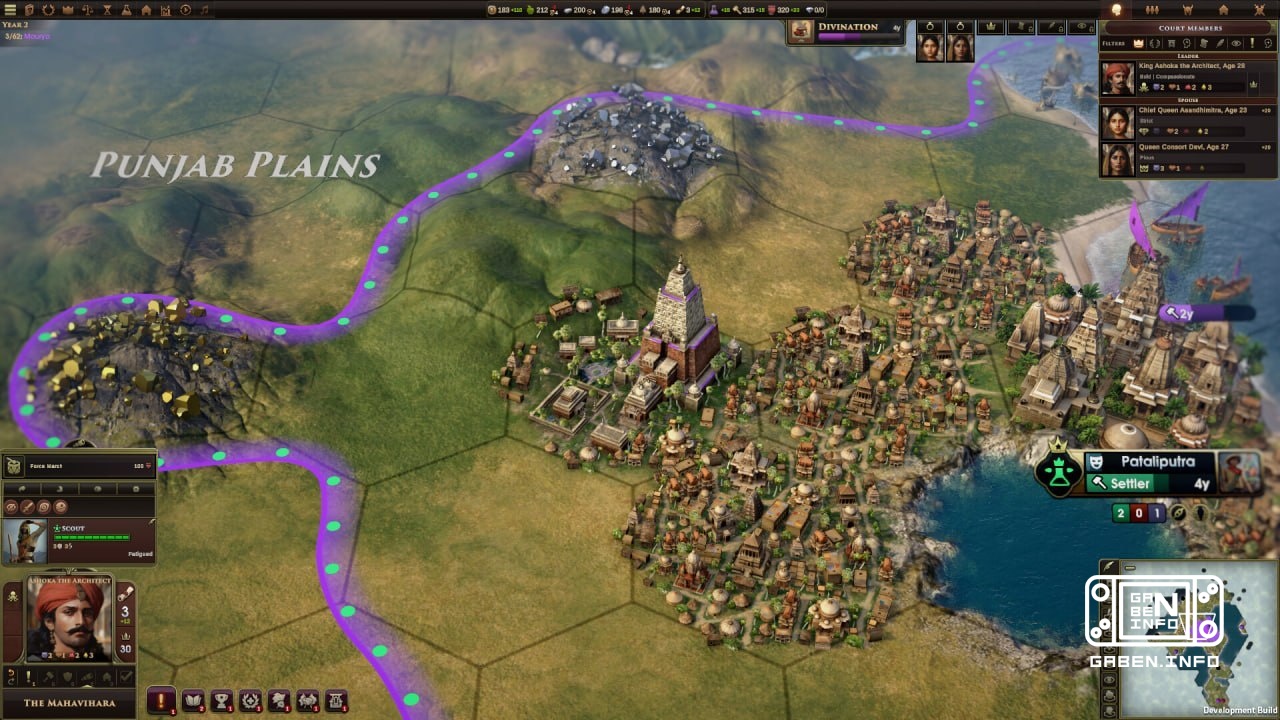
Task: Click the scales of justice toolbar icon
Action: click(x=87, y=10)
